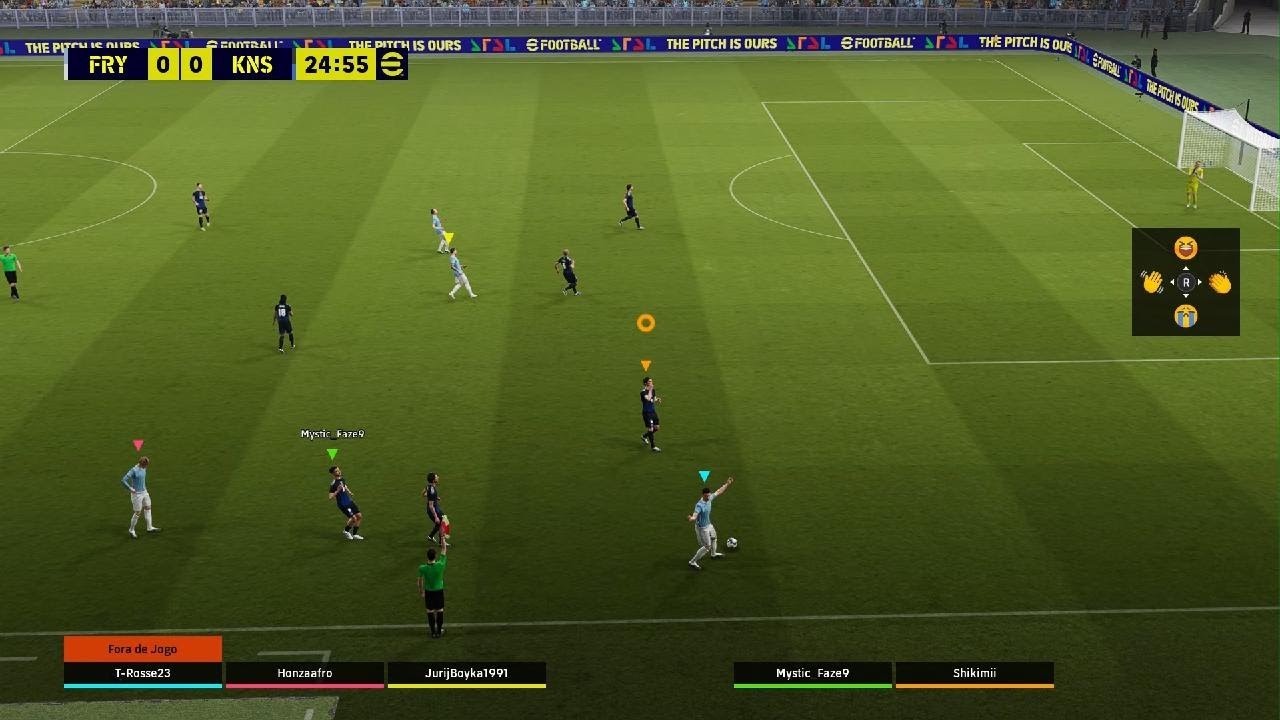Image resolution: width=1280 pixels, height=720 pixels.
Task: Select the JurijBoyka1991 player tag
Action: click(x=467, y=674)
